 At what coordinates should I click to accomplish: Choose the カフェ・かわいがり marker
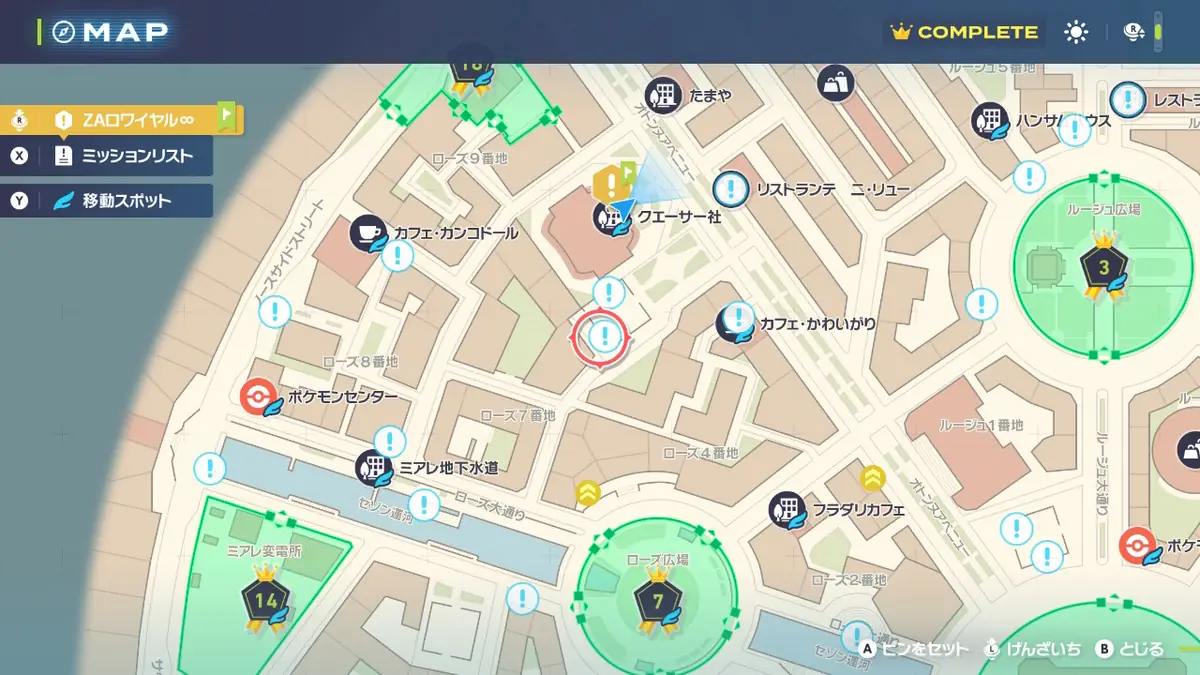(x=734, y=323)
